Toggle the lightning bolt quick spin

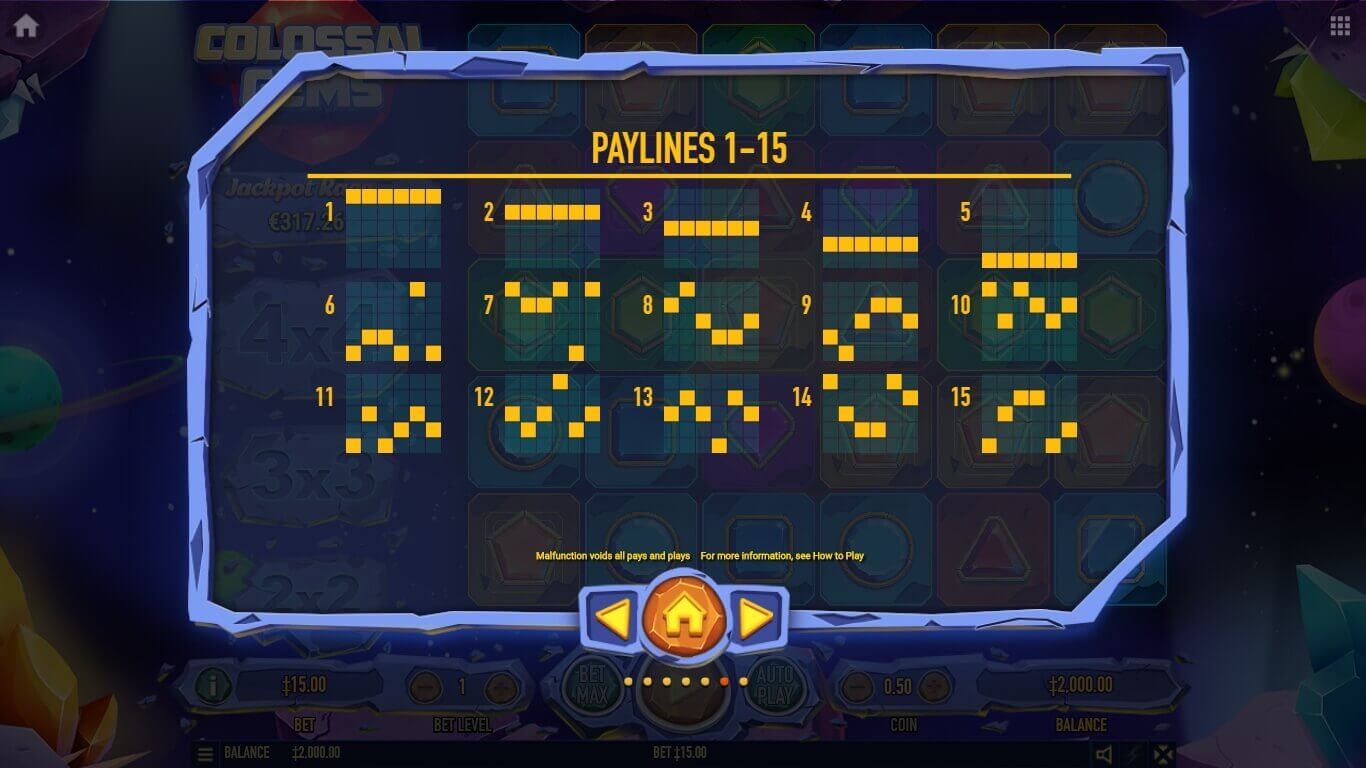coord(1134,753)
